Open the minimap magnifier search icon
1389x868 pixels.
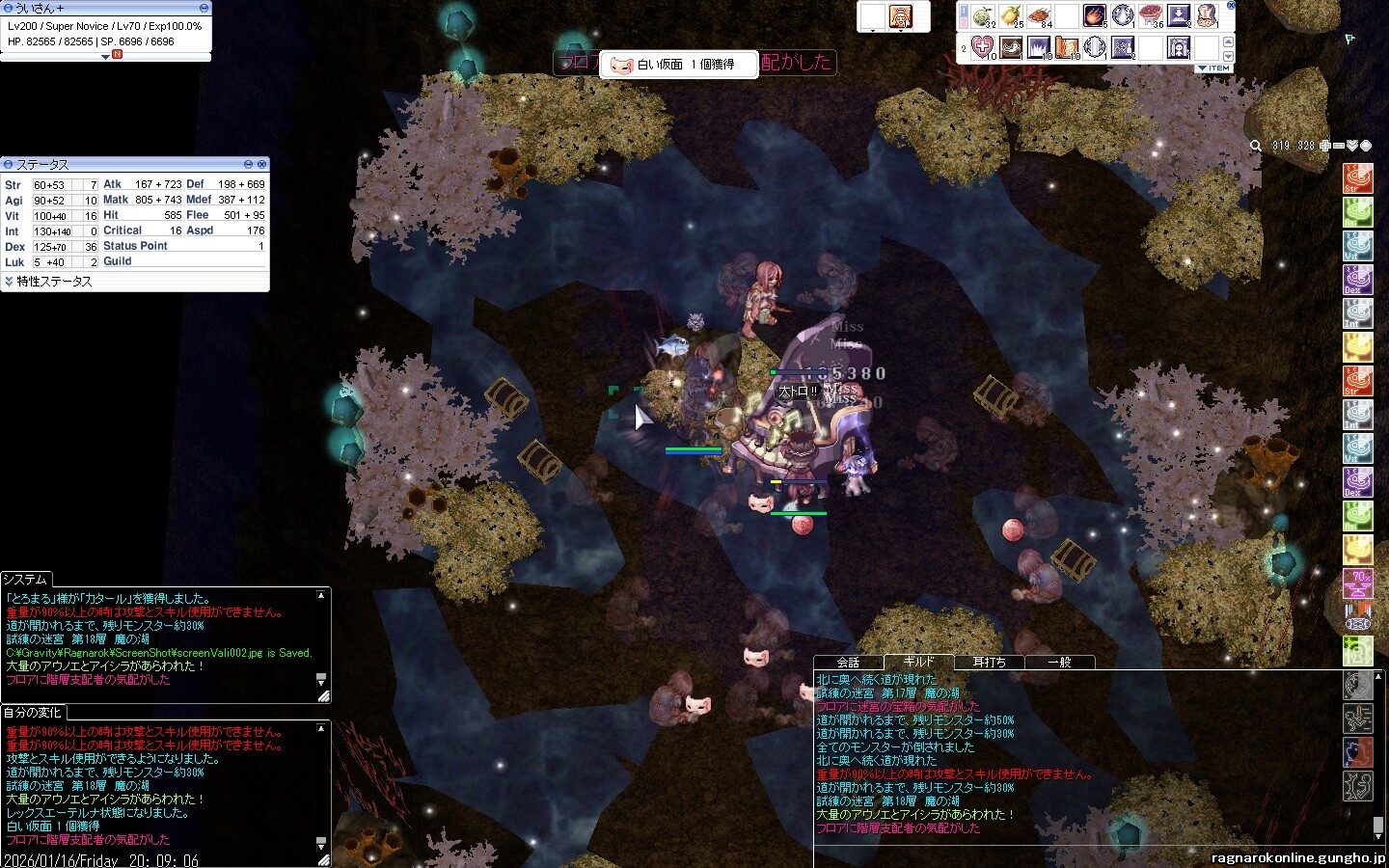click(x=1256, y=146)
